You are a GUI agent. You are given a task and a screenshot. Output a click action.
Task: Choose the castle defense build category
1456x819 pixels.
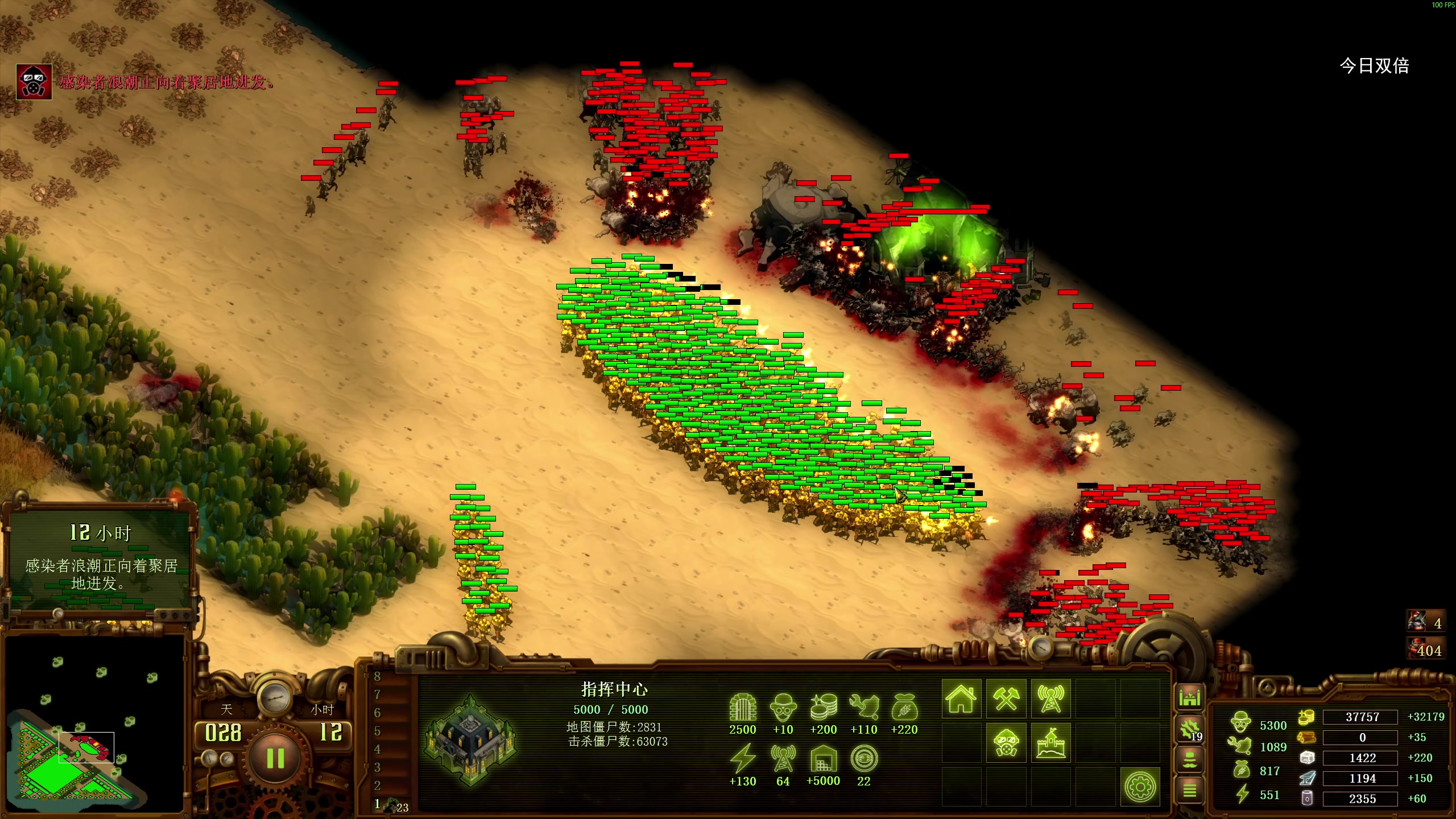coord(1050,743)
